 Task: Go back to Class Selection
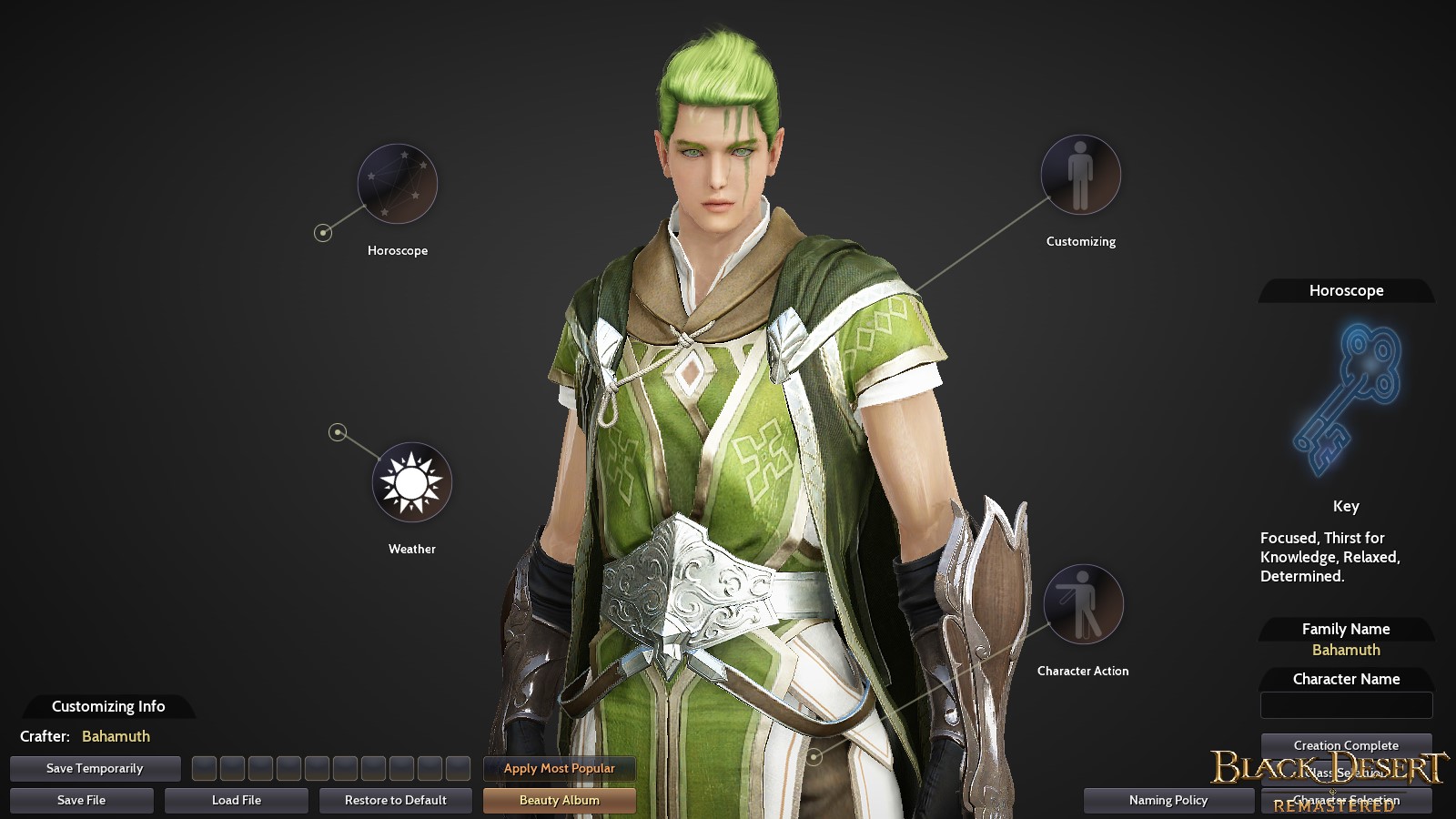pyautogui.click(x=1346, y=772)
